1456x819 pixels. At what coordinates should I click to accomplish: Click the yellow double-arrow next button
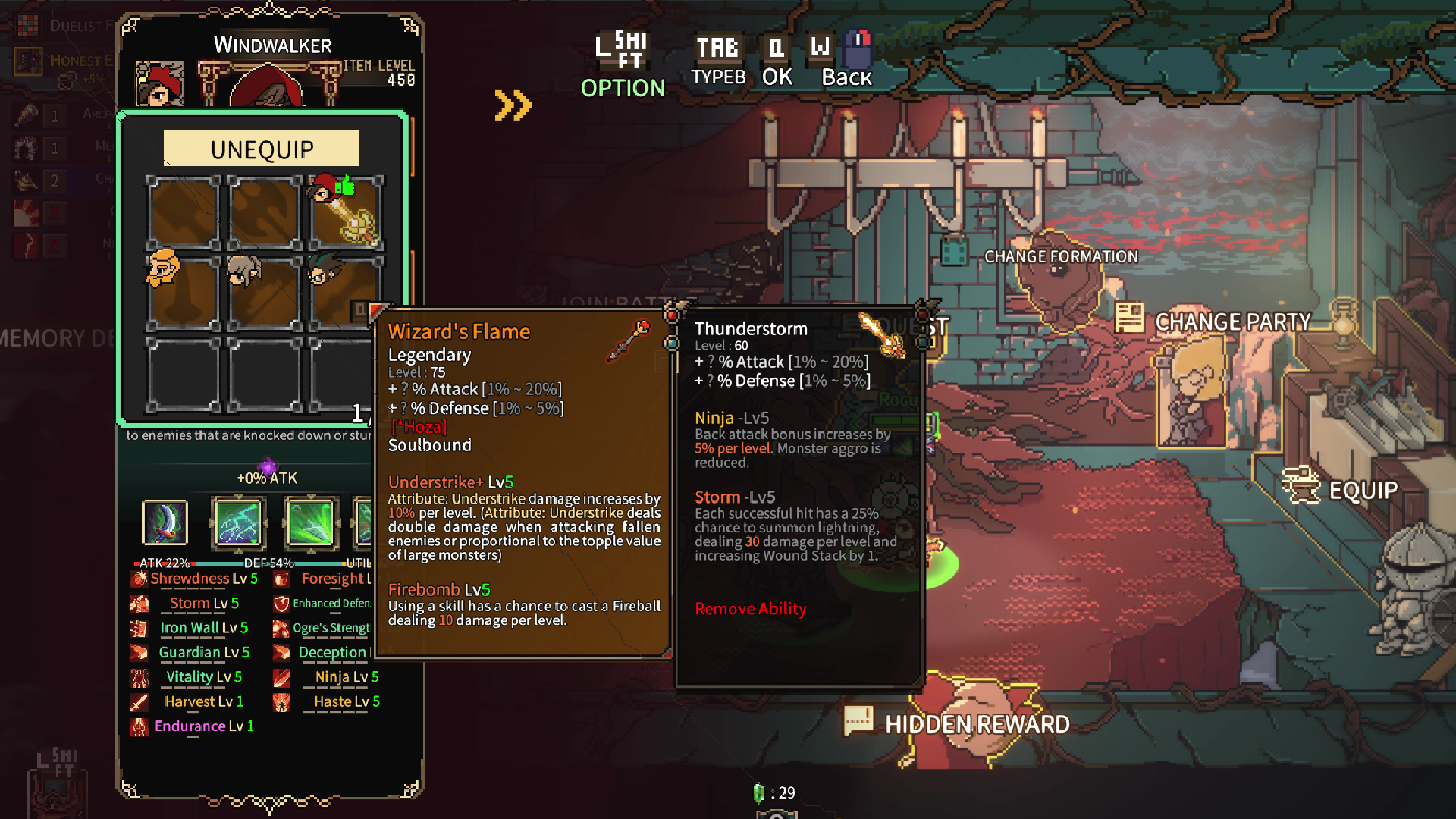tap(513, 105)
